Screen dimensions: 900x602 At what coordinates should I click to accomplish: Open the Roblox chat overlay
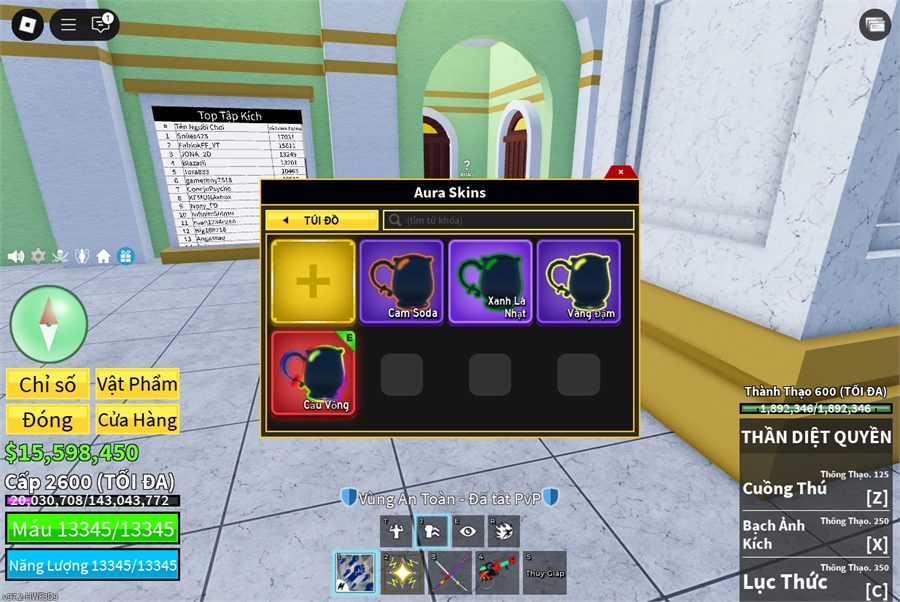tap(100, 25)
